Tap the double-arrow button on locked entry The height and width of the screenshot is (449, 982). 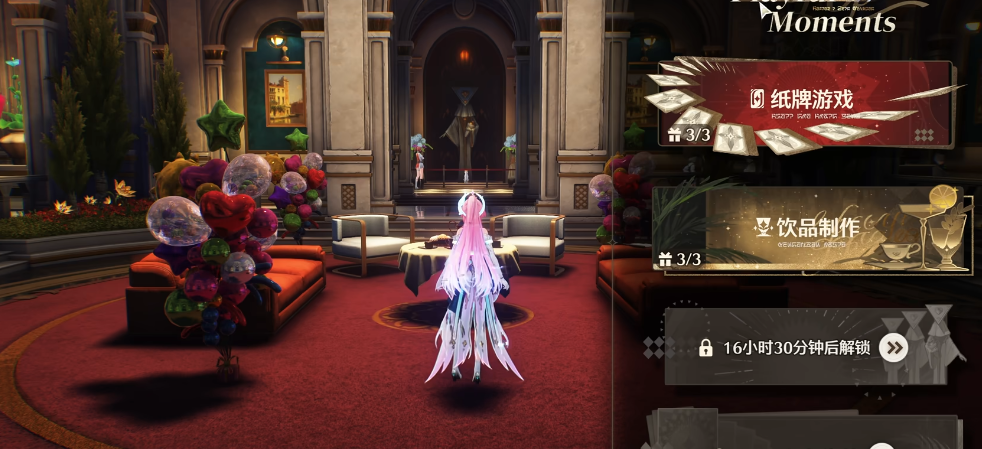pyautogui.click(x=893, y=348)
